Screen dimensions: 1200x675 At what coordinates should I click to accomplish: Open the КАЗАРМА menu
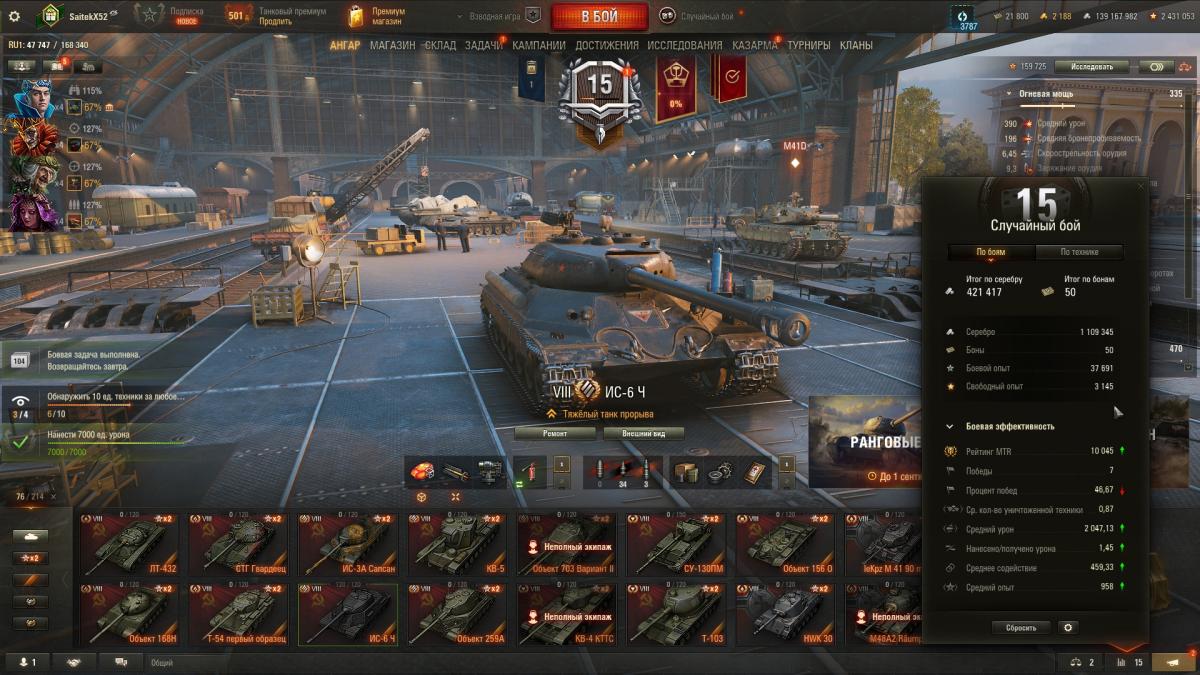pyautogui.click(x=754, y=45)
